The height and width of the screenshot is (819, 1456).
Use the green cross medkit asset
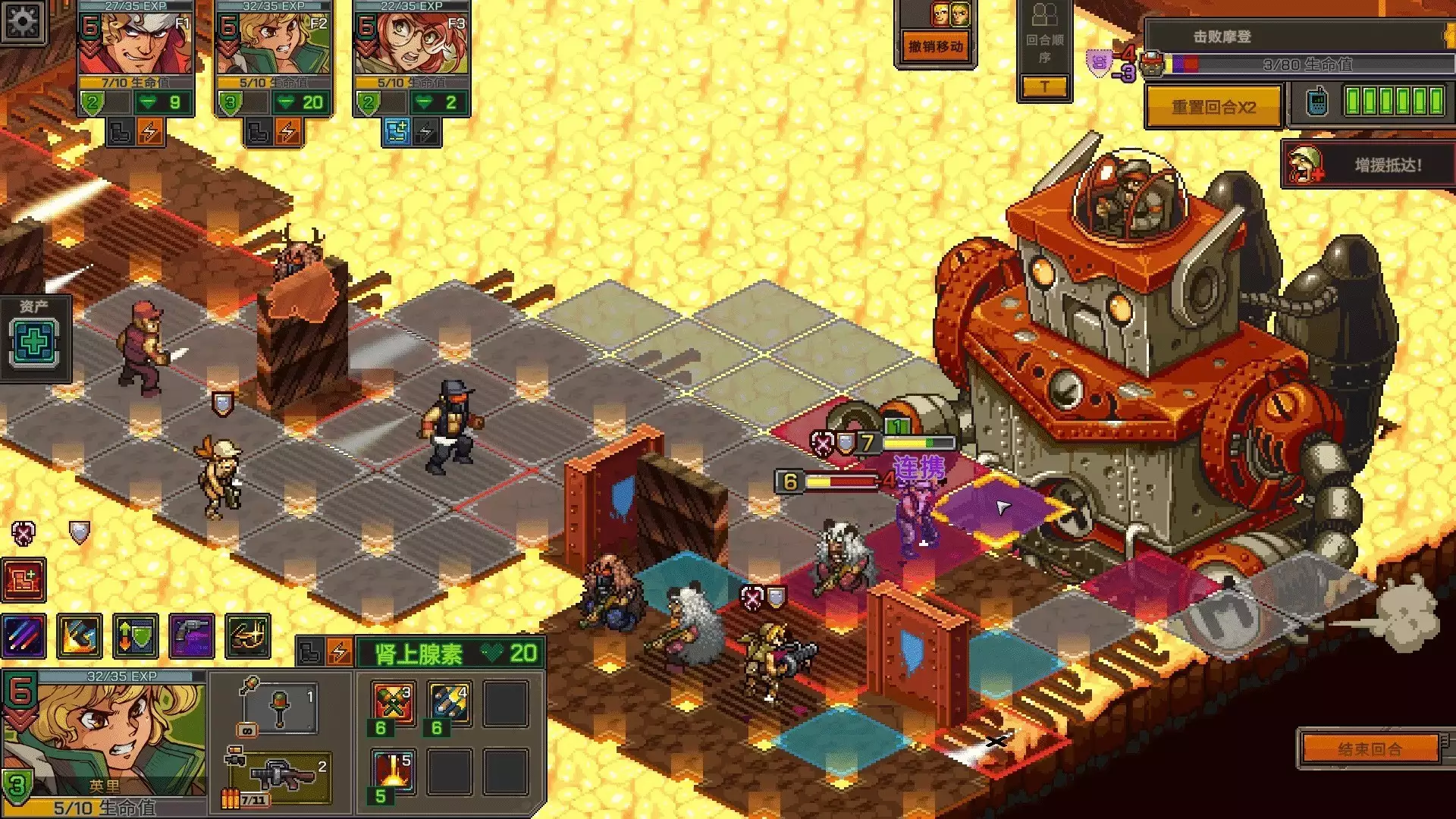point(34,342)
